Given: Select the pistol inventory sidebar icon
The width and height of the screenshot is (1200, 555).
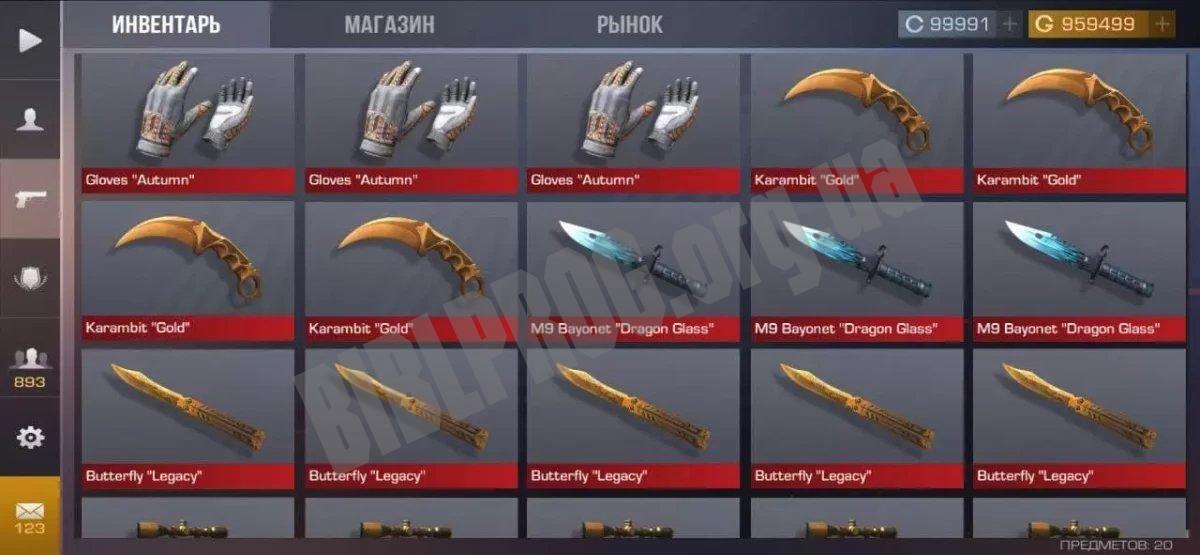Looking at the screenshot, I should tap(30, 198).
